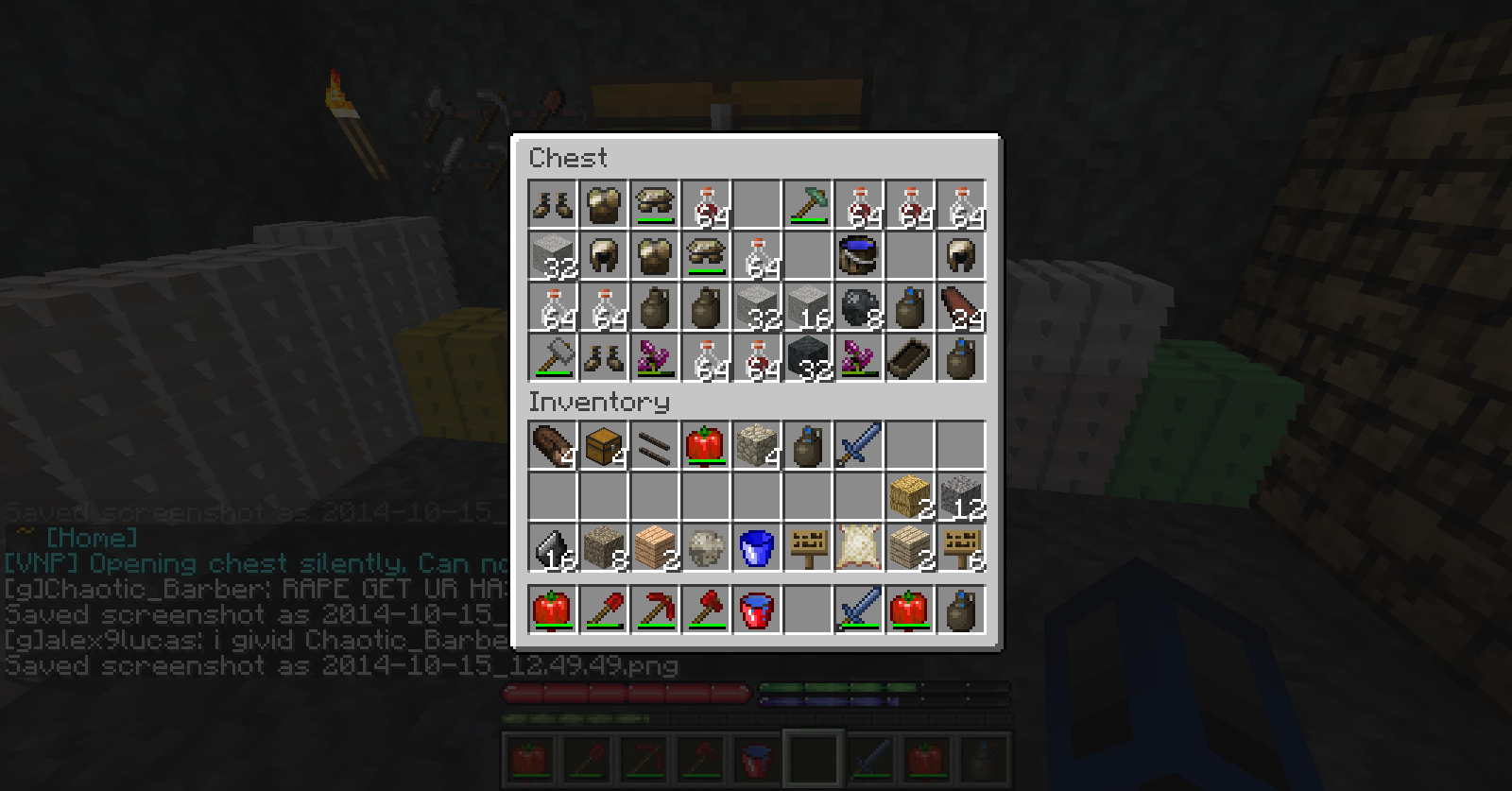Select the dark stone block stack
The image size is (1512, 791).
(808, 358)
